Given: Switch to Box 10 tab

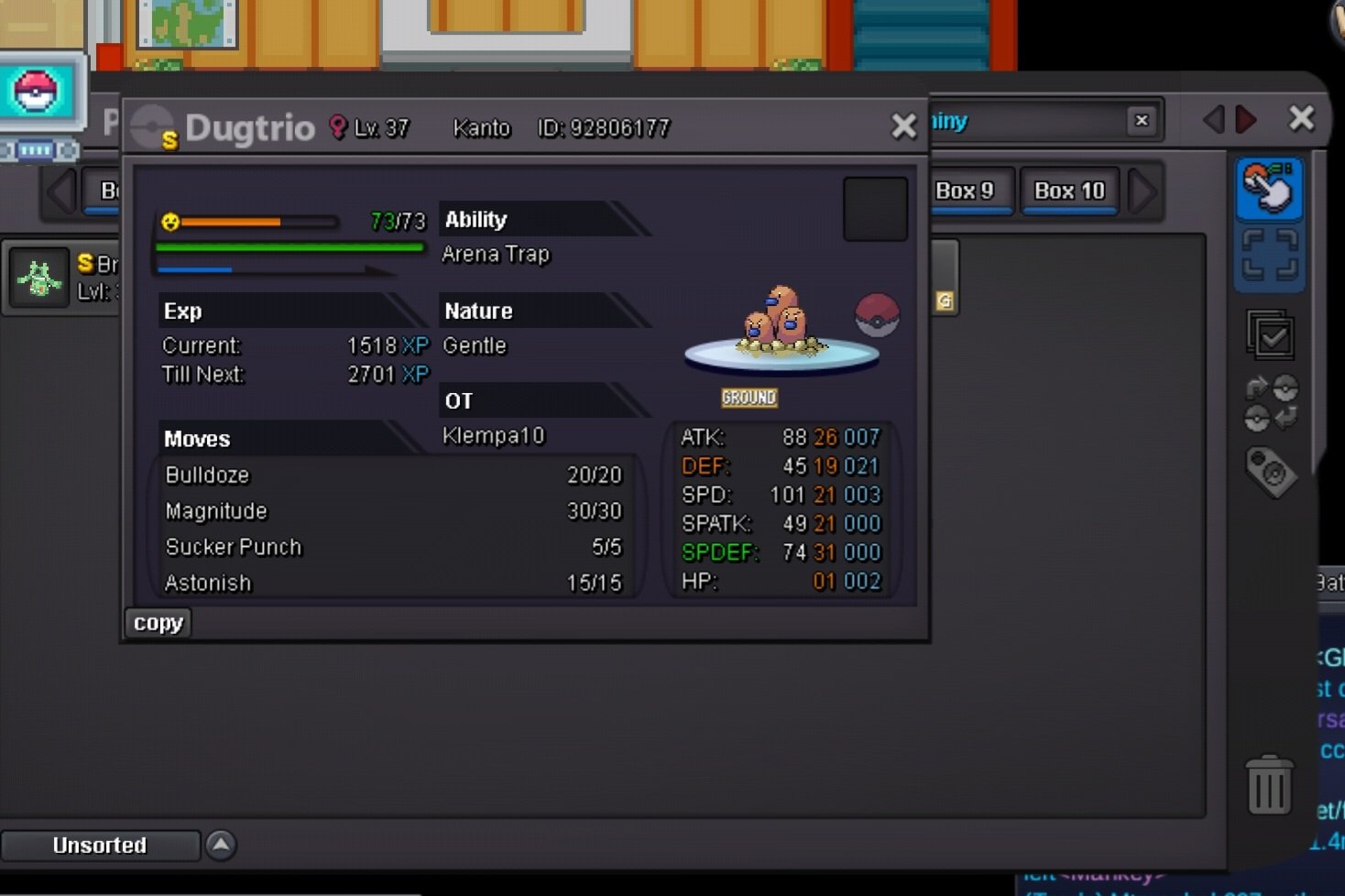Looking at the screenshot, I should click(1069, 191).
